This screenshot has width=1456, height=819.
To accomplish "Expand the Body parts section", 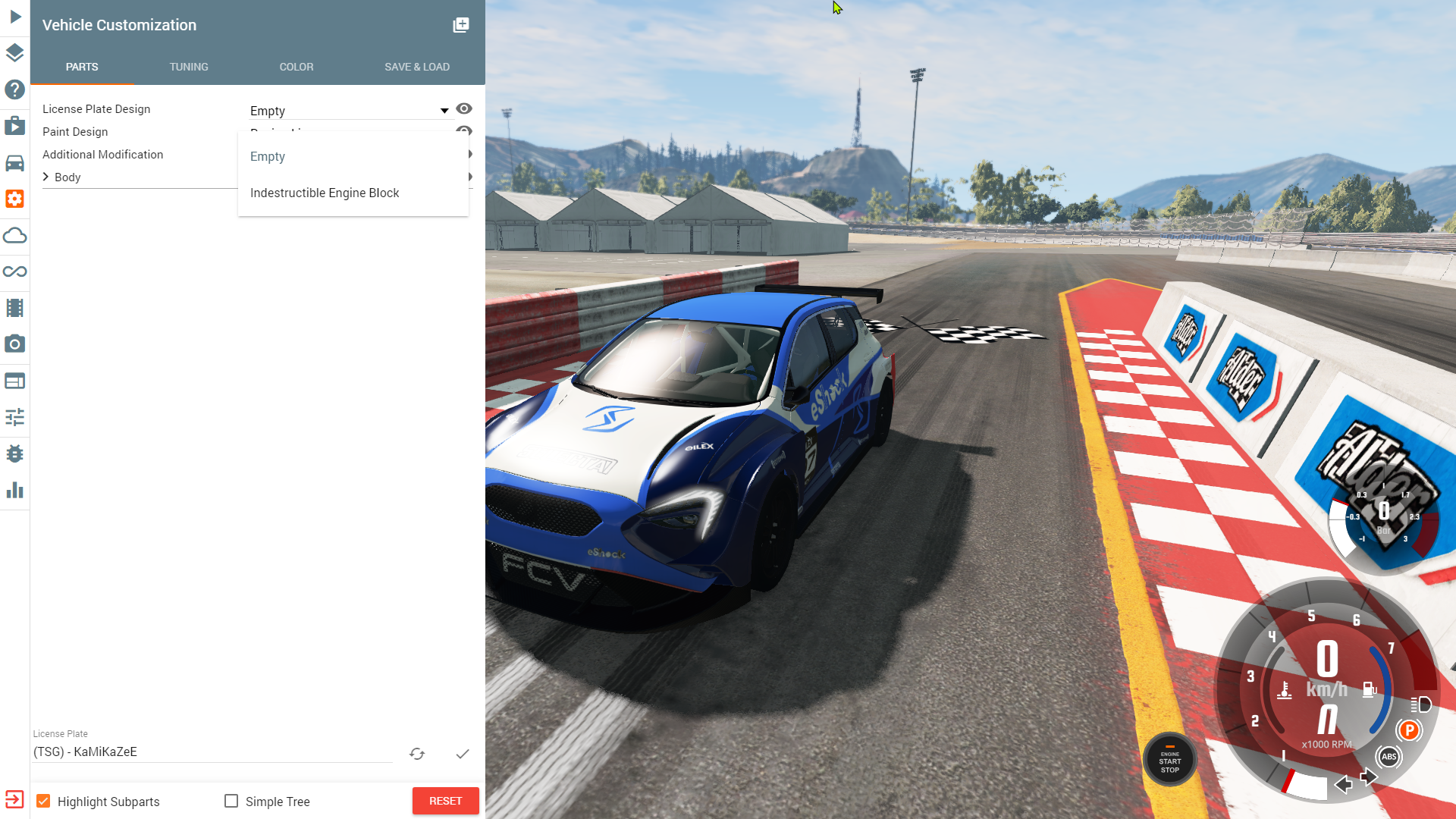I will coord(47,177).
